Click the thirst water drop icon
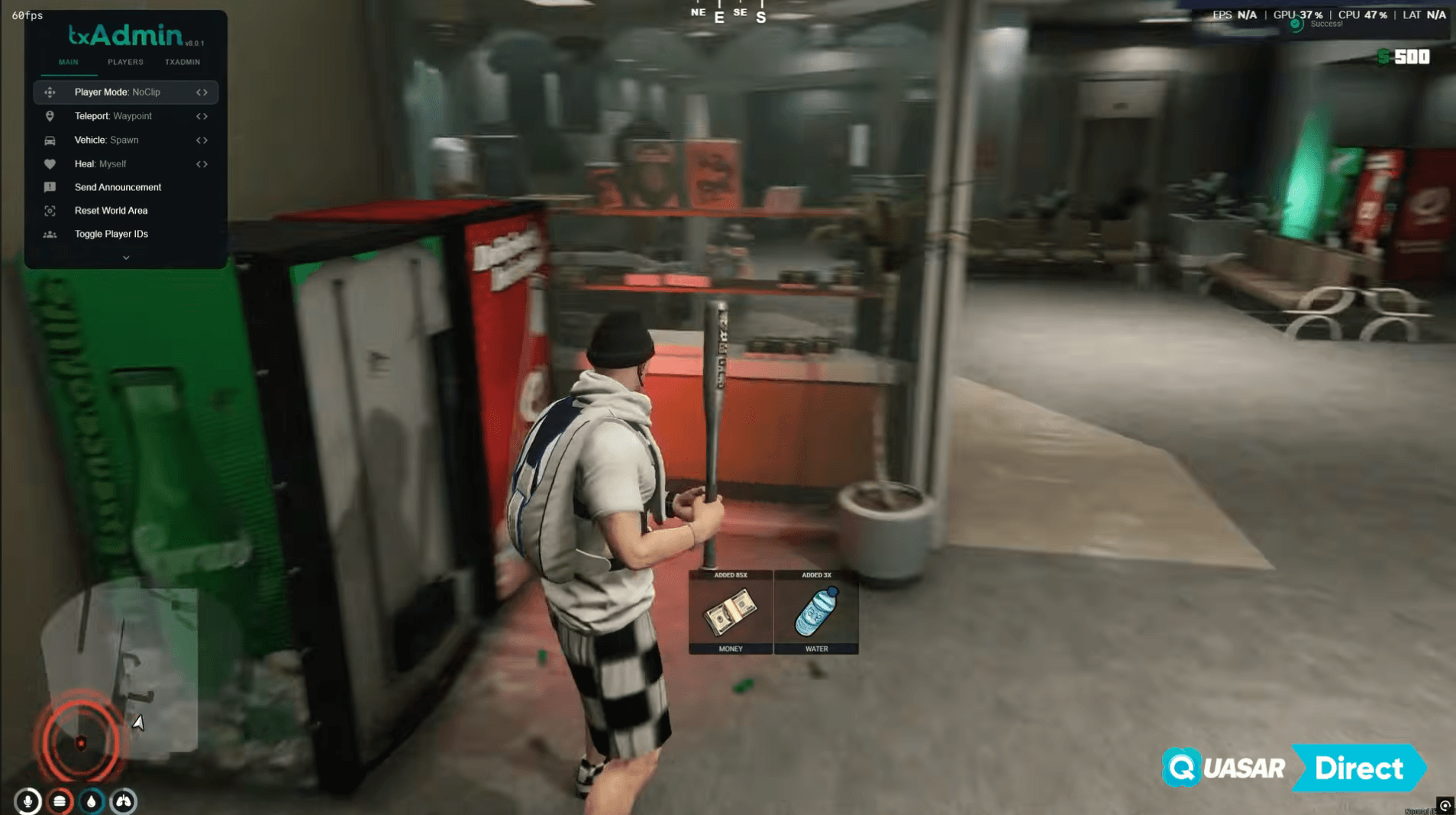1456x815 pixels. pos(92,801)
